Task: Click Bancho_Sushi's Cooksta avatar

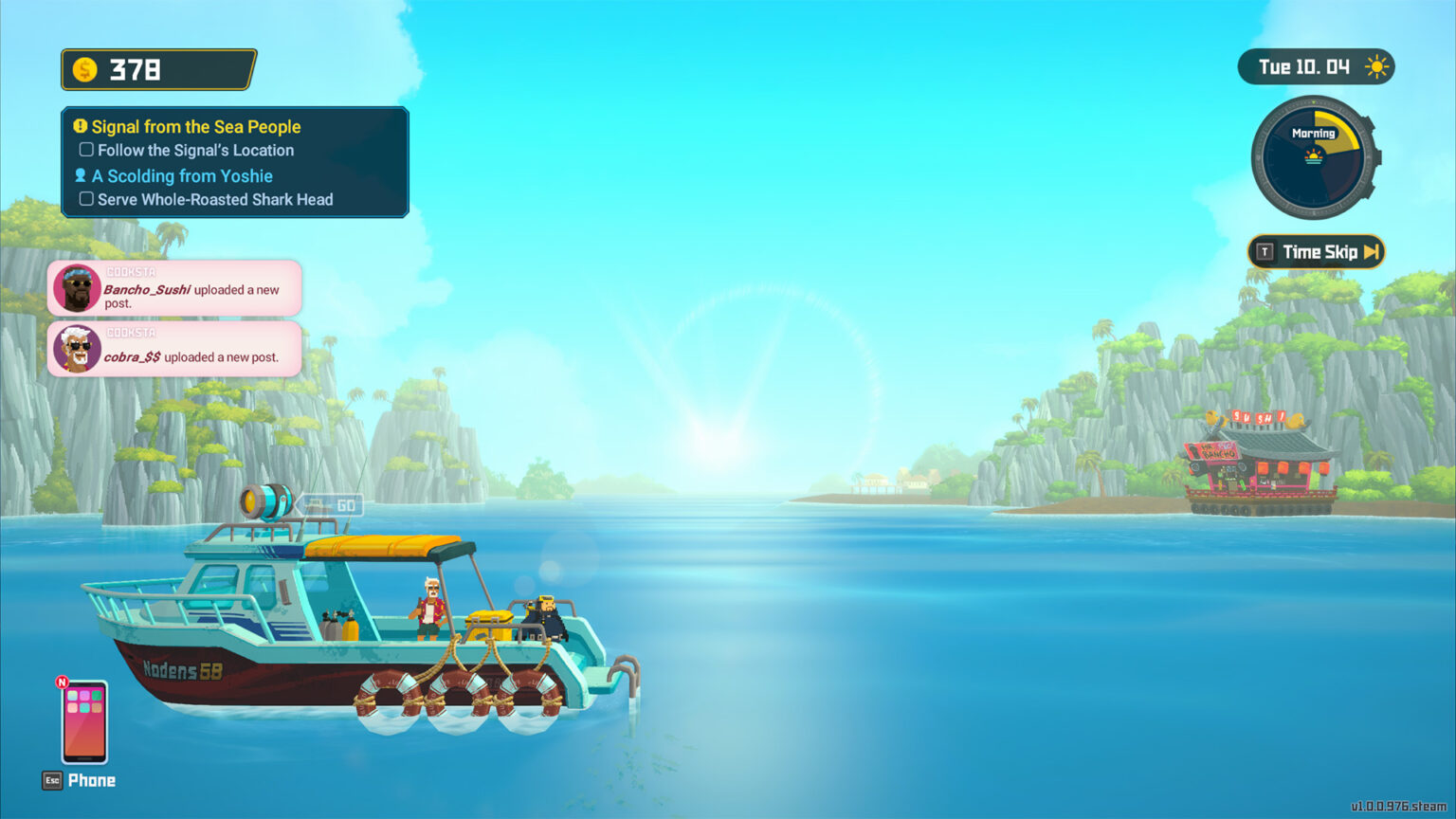Action: 78,287
